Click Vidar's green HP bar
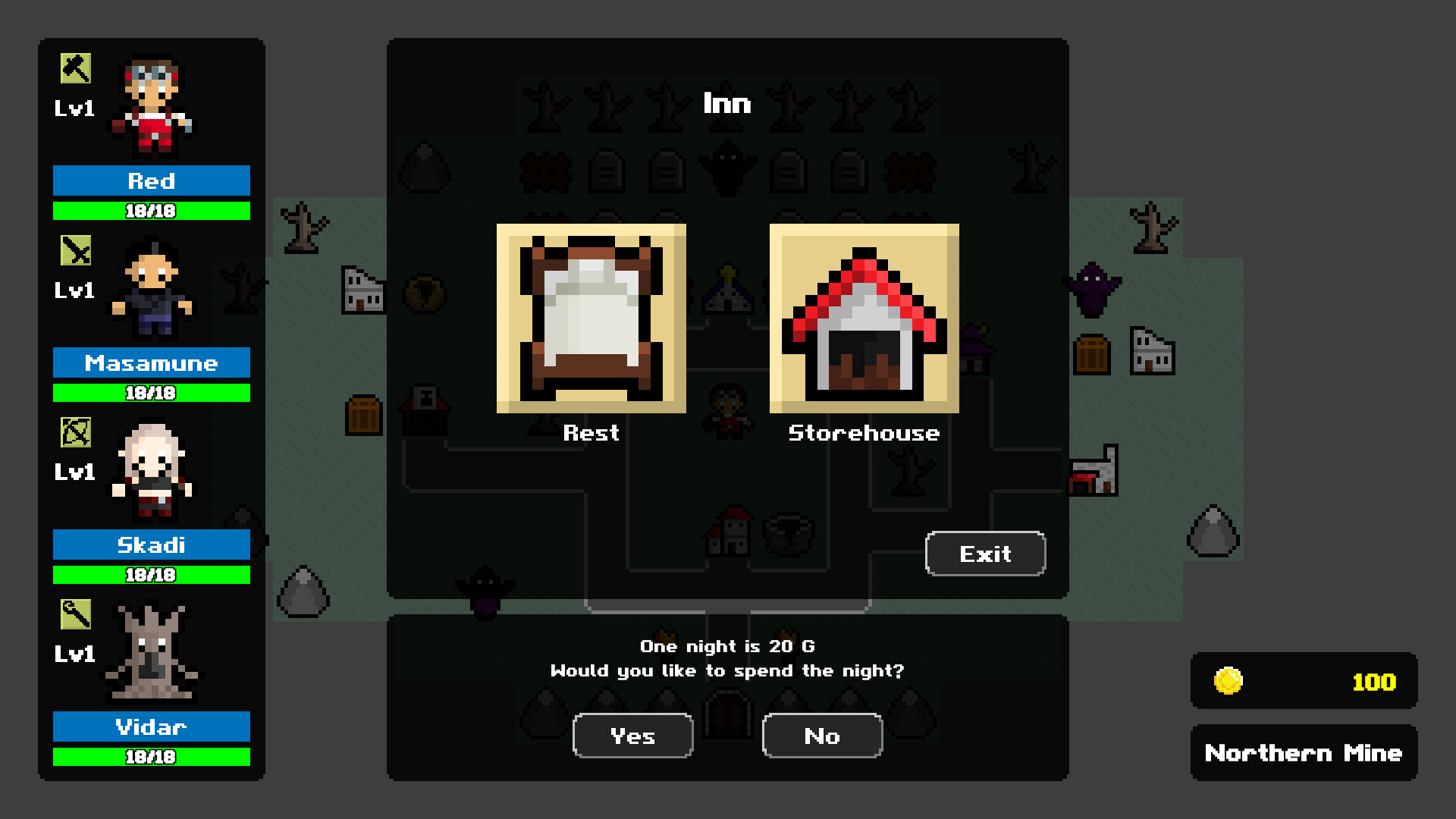Image resolution: width=1456 pixels, height=819 pixels. (x=151, y=756)
